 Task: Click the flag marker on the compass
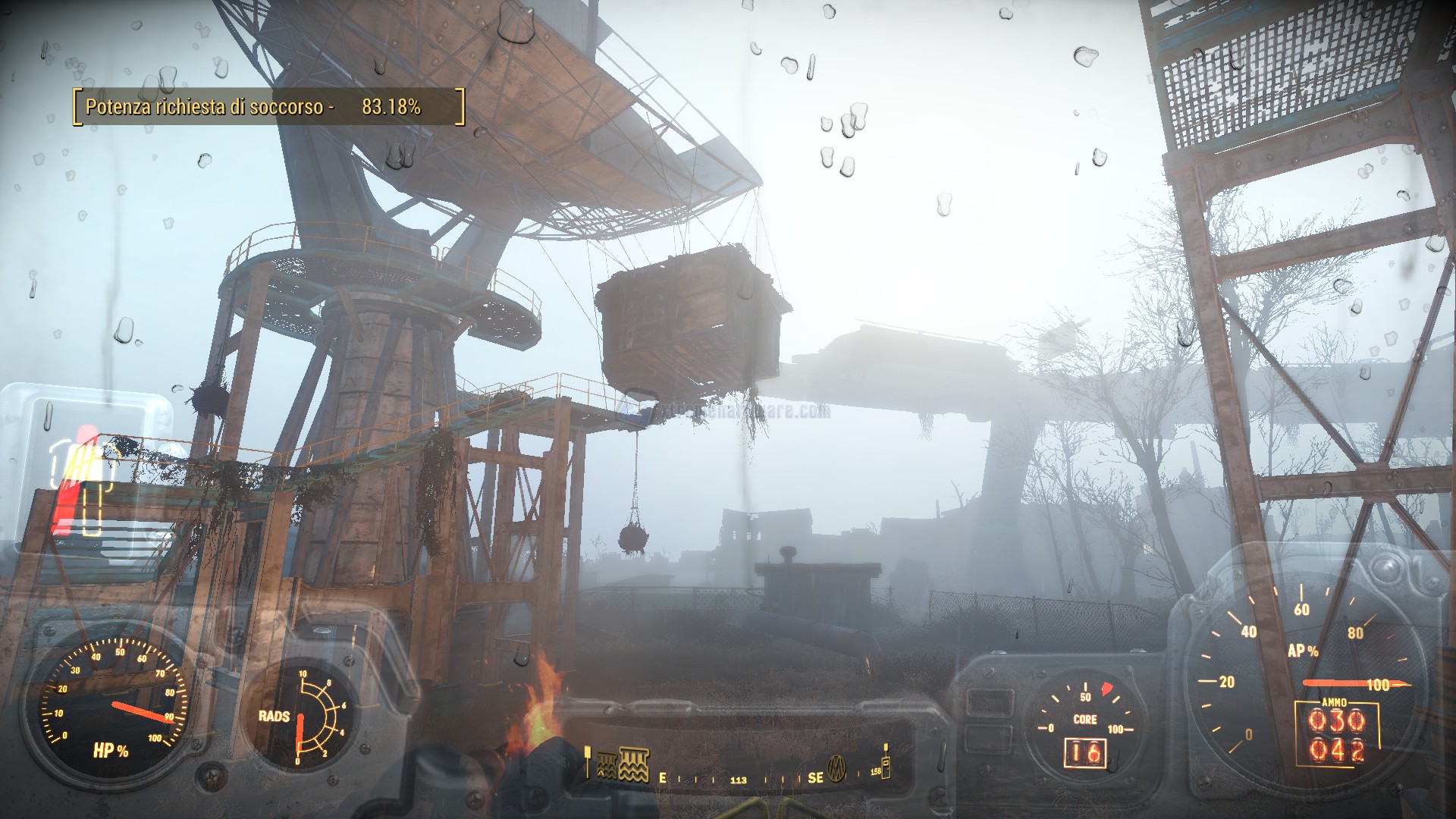point(588,761)
